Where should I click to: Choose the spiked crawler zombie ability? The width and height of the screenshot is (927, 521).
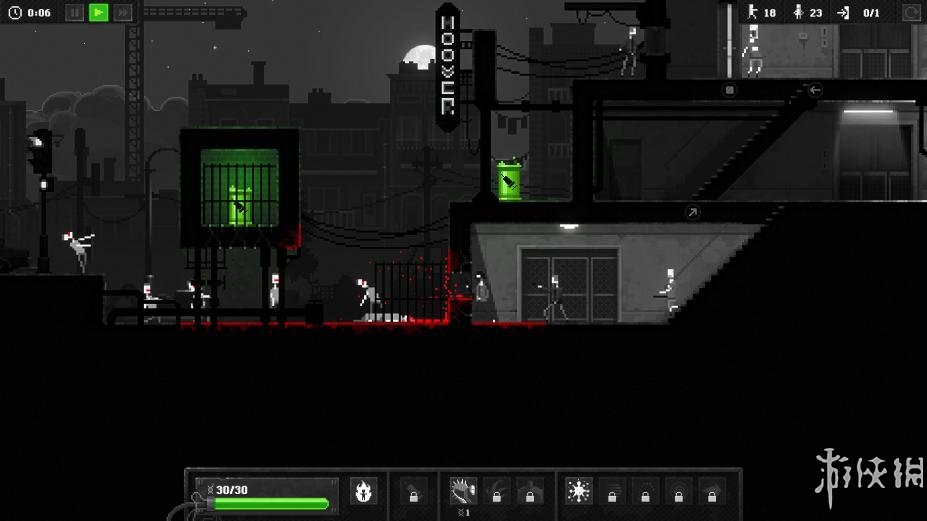[463, 490]
